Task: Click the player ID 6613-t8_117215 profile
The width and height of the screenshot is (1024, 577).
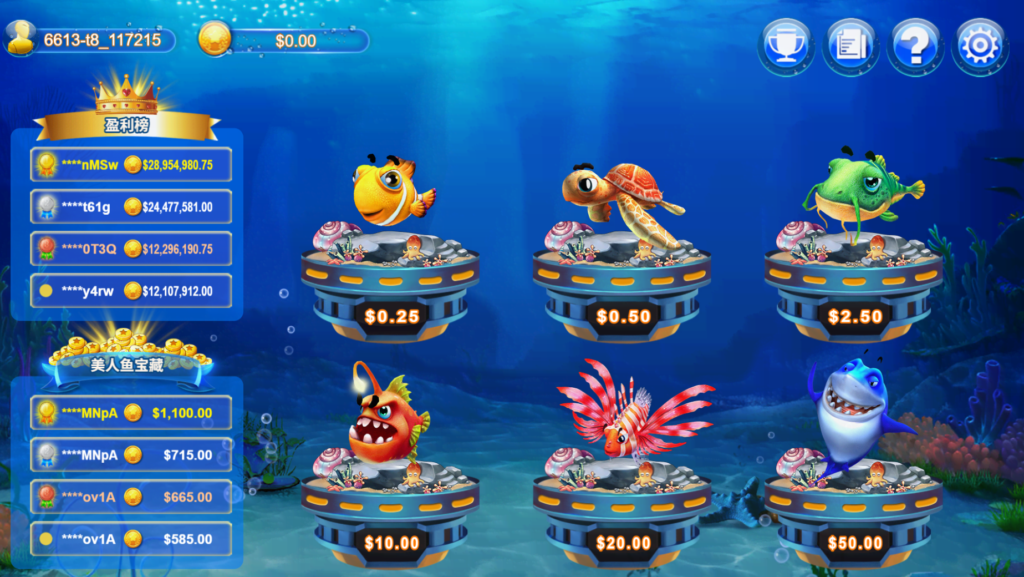Action: [x=90, y=40]
